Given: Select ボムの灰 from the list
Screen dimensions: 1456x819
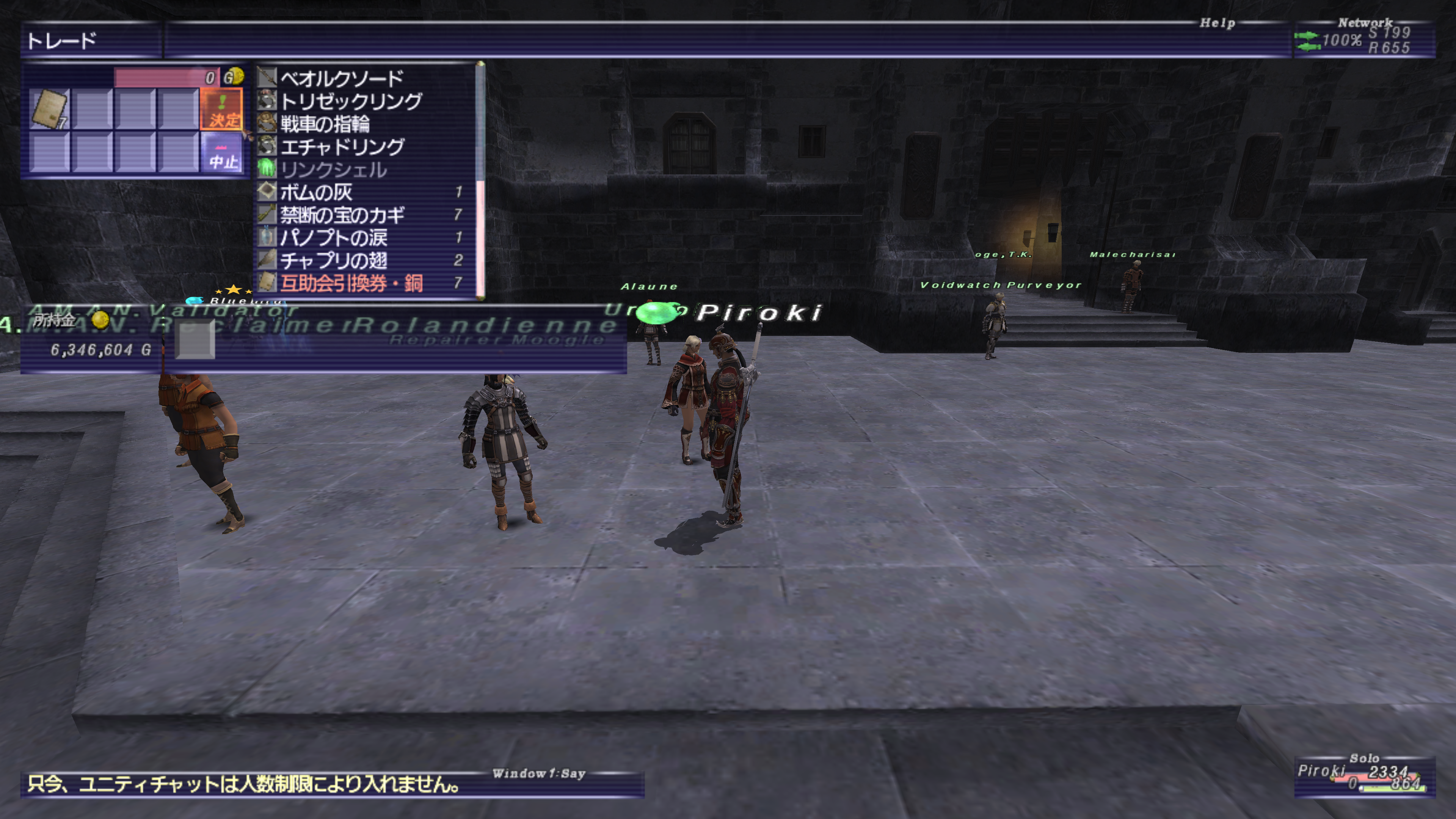Looking at the screenshot, I should tap(317, 192).
